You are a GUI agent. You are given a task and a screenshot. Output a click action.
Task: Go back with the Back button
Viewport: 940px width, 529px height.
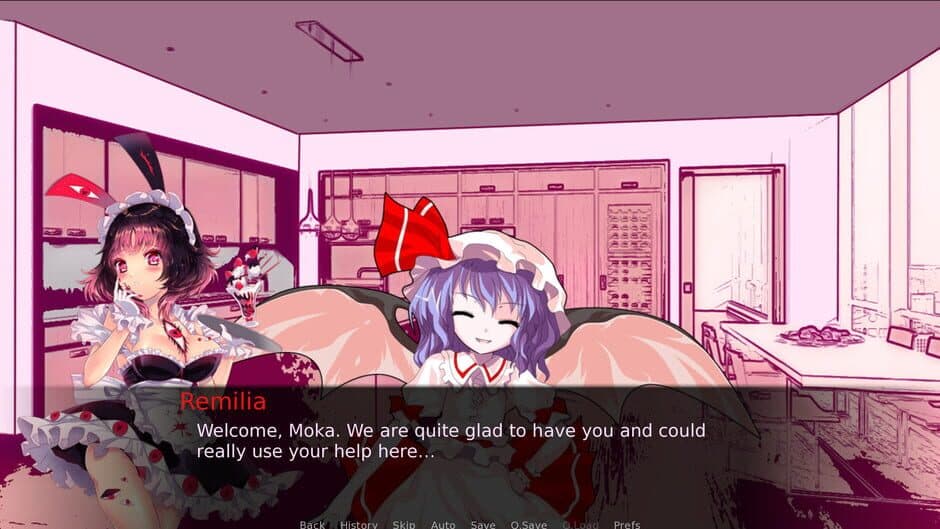(x=312, y=524)
